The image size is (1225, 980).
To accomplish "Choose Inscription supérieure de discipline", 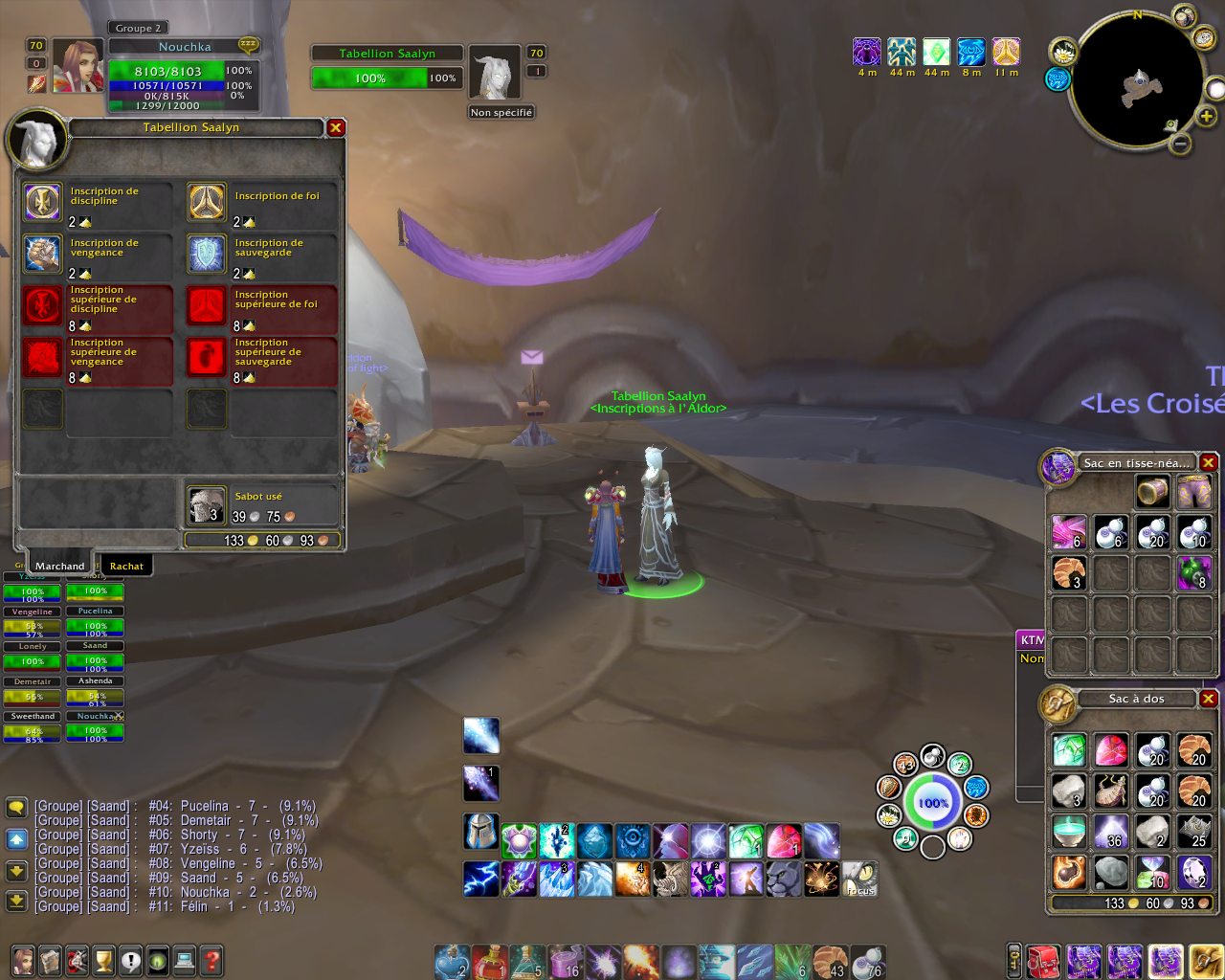I will coord(42,306).
